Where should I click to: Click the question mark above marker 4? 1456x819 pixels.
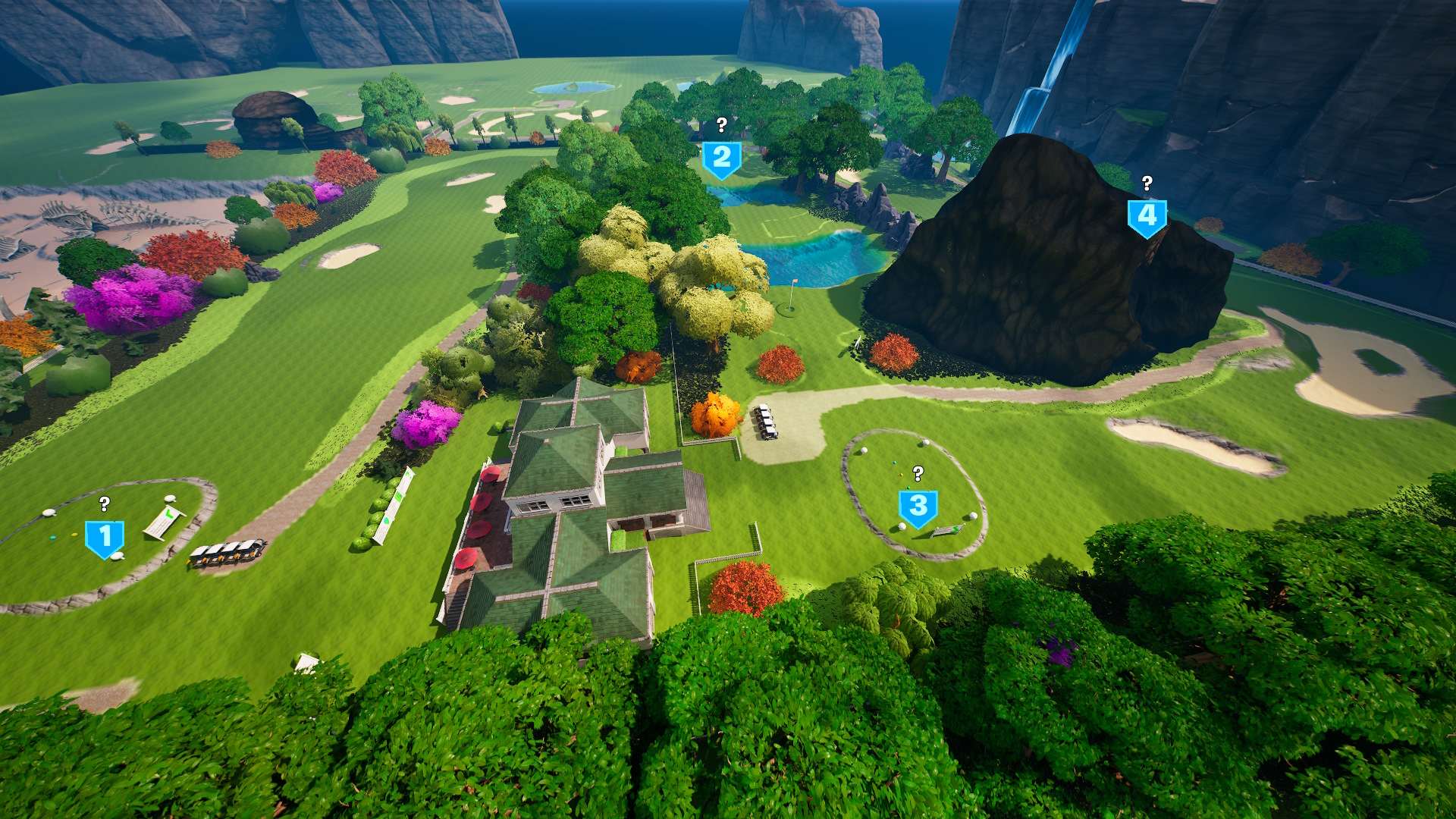tap(1147, 183)
